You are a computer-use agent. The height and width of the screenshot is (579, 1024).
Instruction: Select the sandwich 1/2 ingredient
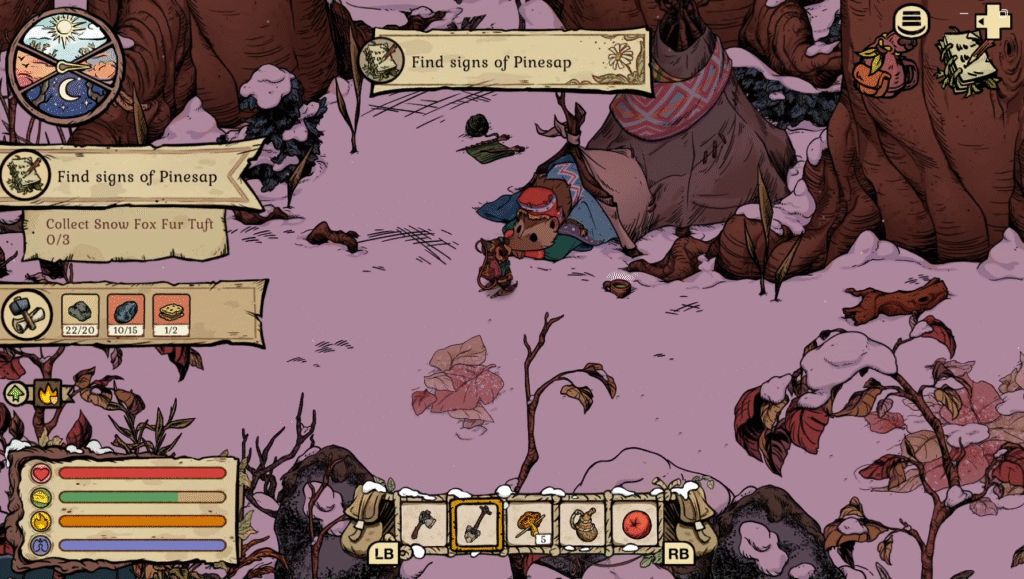pos(172,313)
